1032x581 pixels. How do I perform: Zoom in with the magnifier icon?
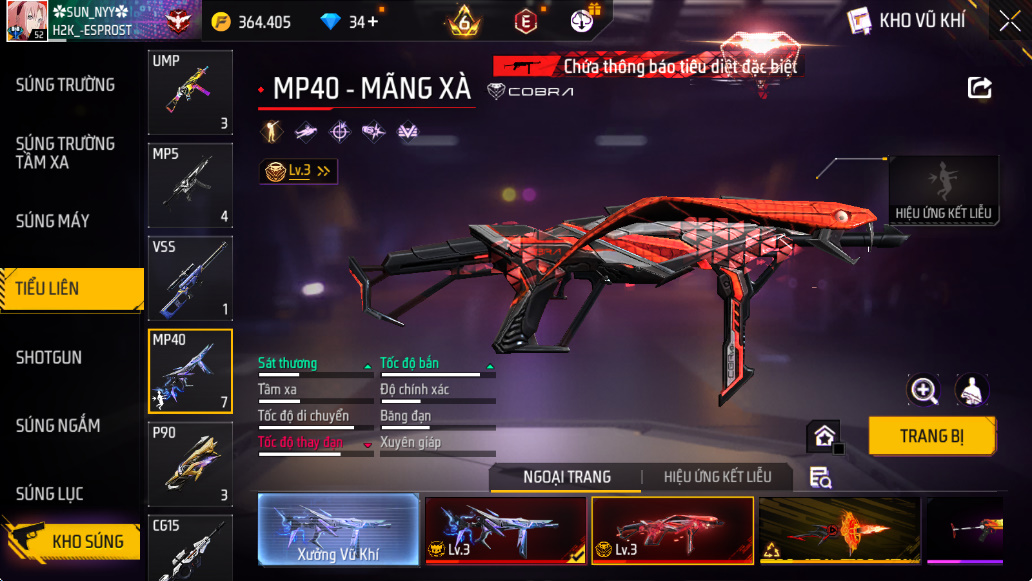[x=923, y=390]
